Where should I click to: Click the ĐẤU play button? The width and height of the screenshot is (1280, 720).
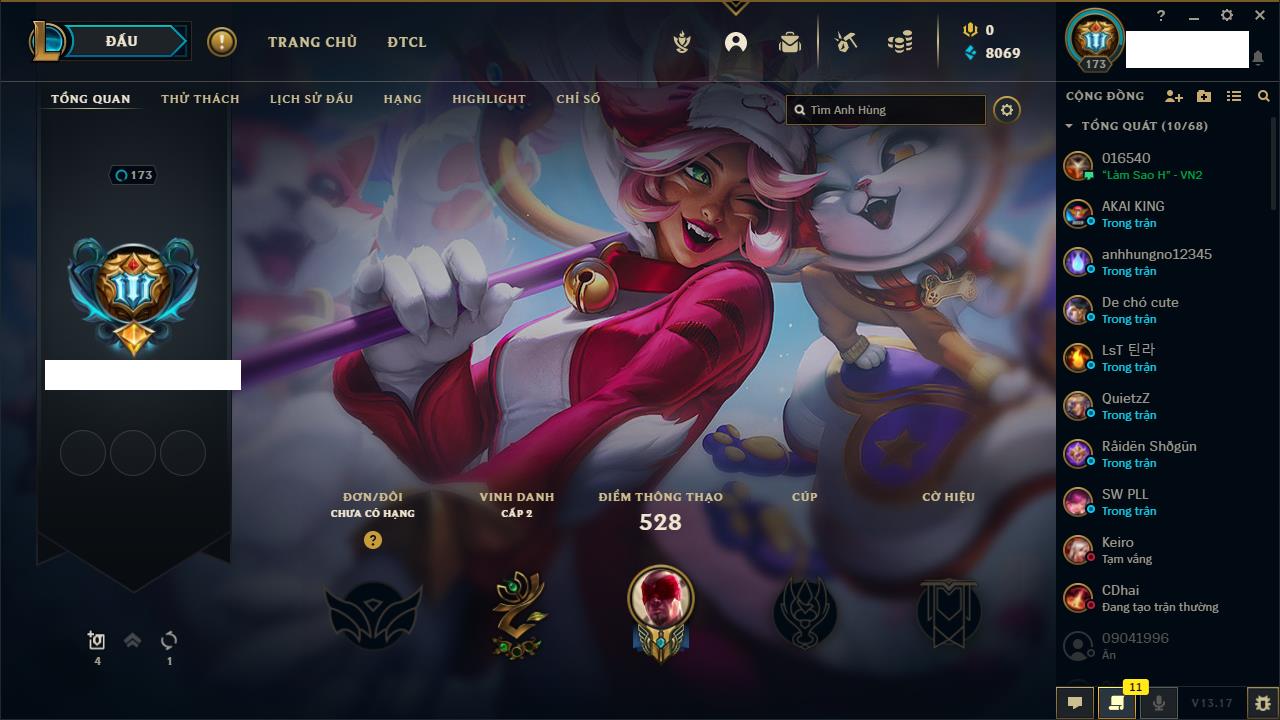[122, 41]
